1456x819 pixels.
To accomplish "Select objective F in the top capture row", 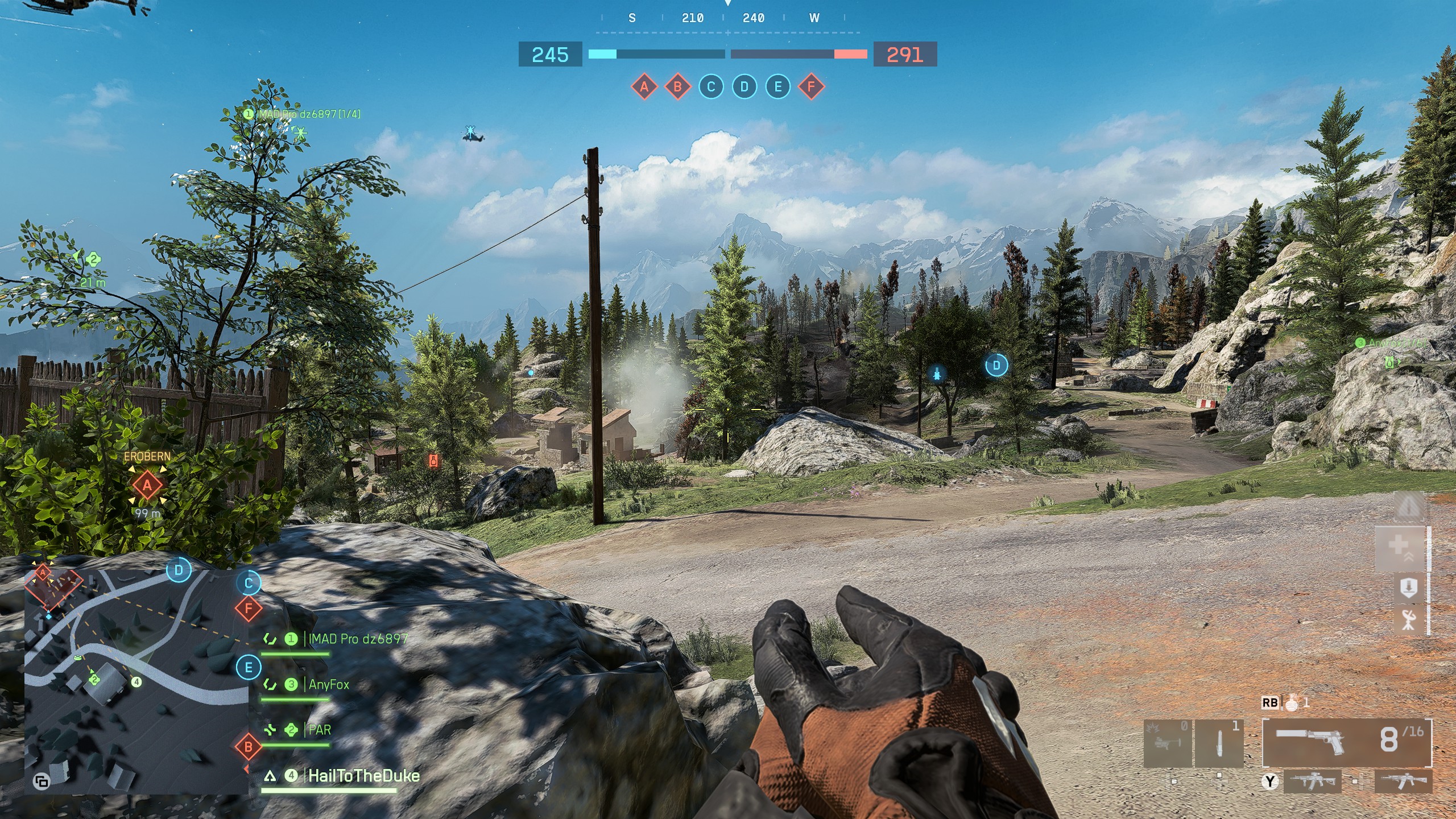I will pos(812,87).
